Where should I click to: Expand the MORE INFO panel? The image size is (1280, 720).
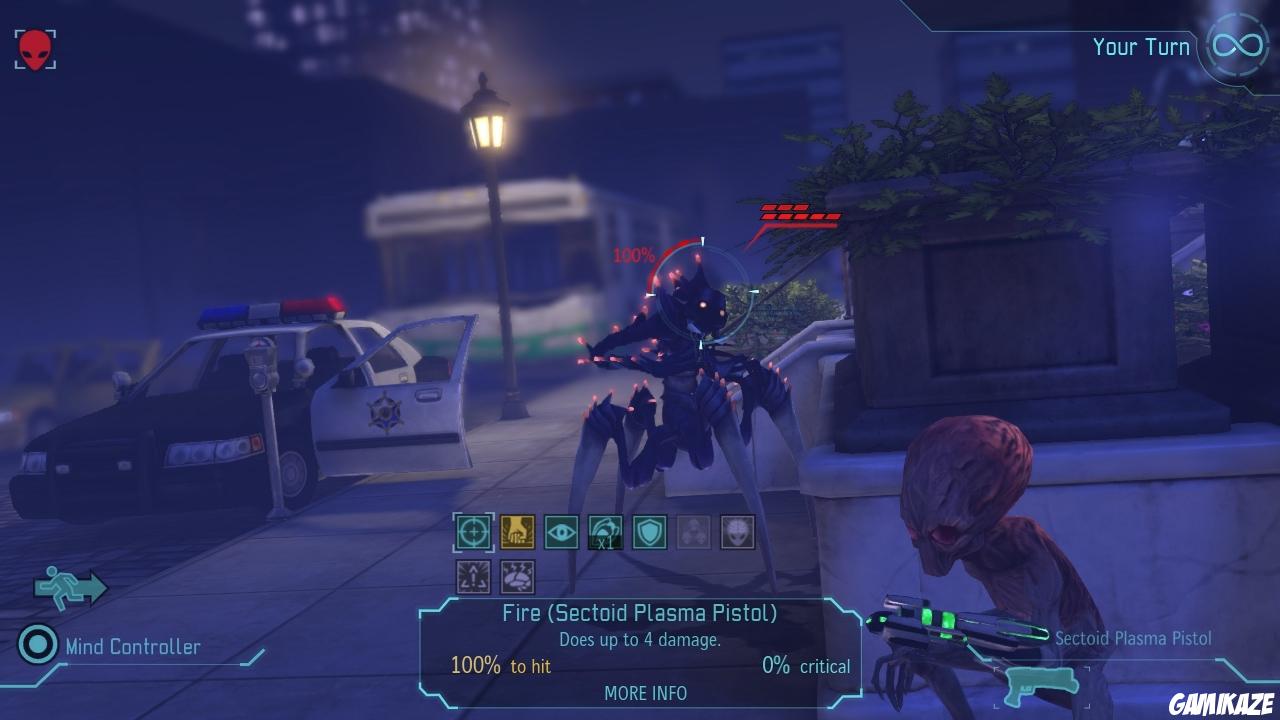(645, 693)
